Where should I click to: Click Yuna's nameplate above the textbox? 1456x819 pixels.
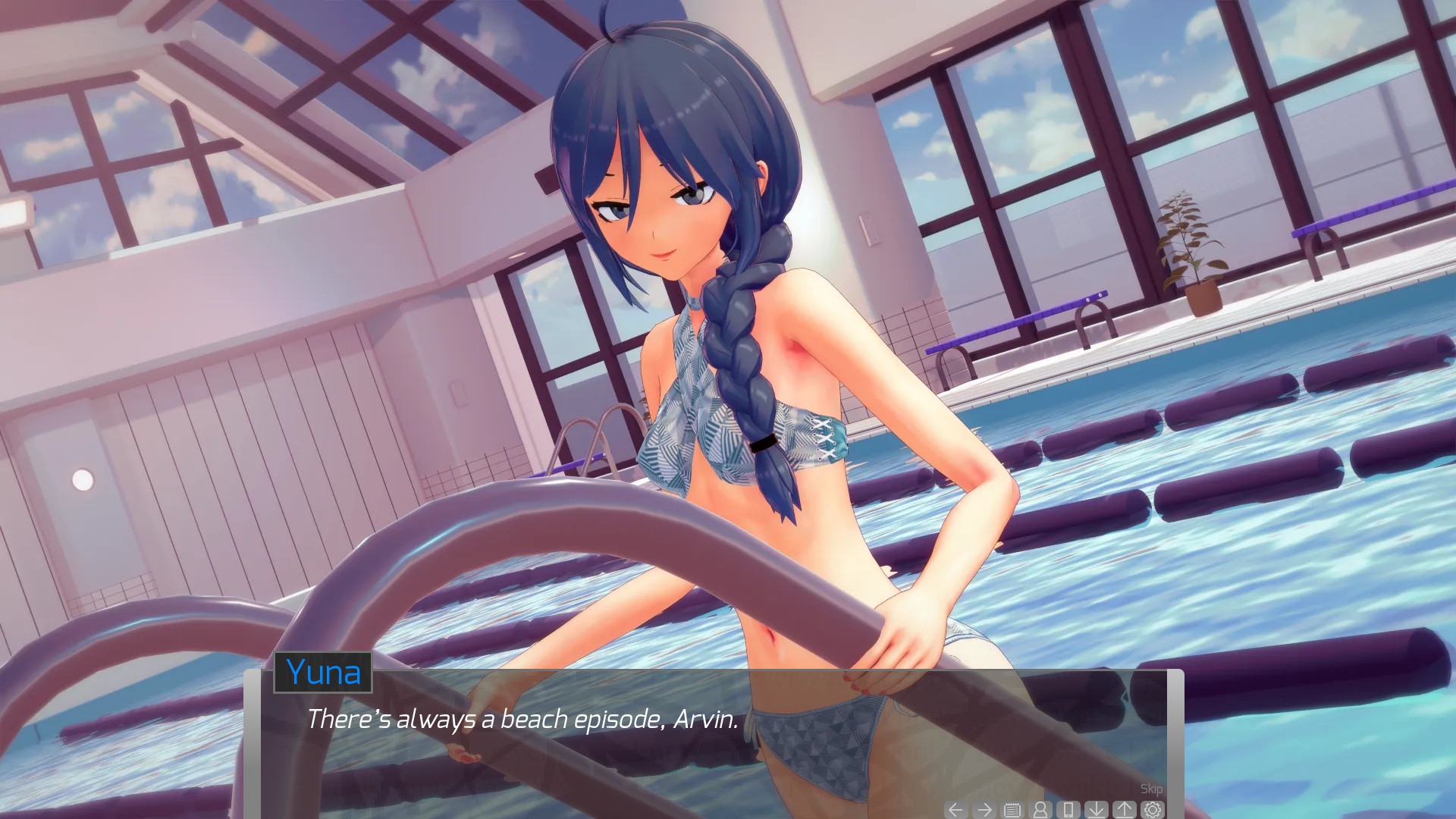tap(323, 673)
